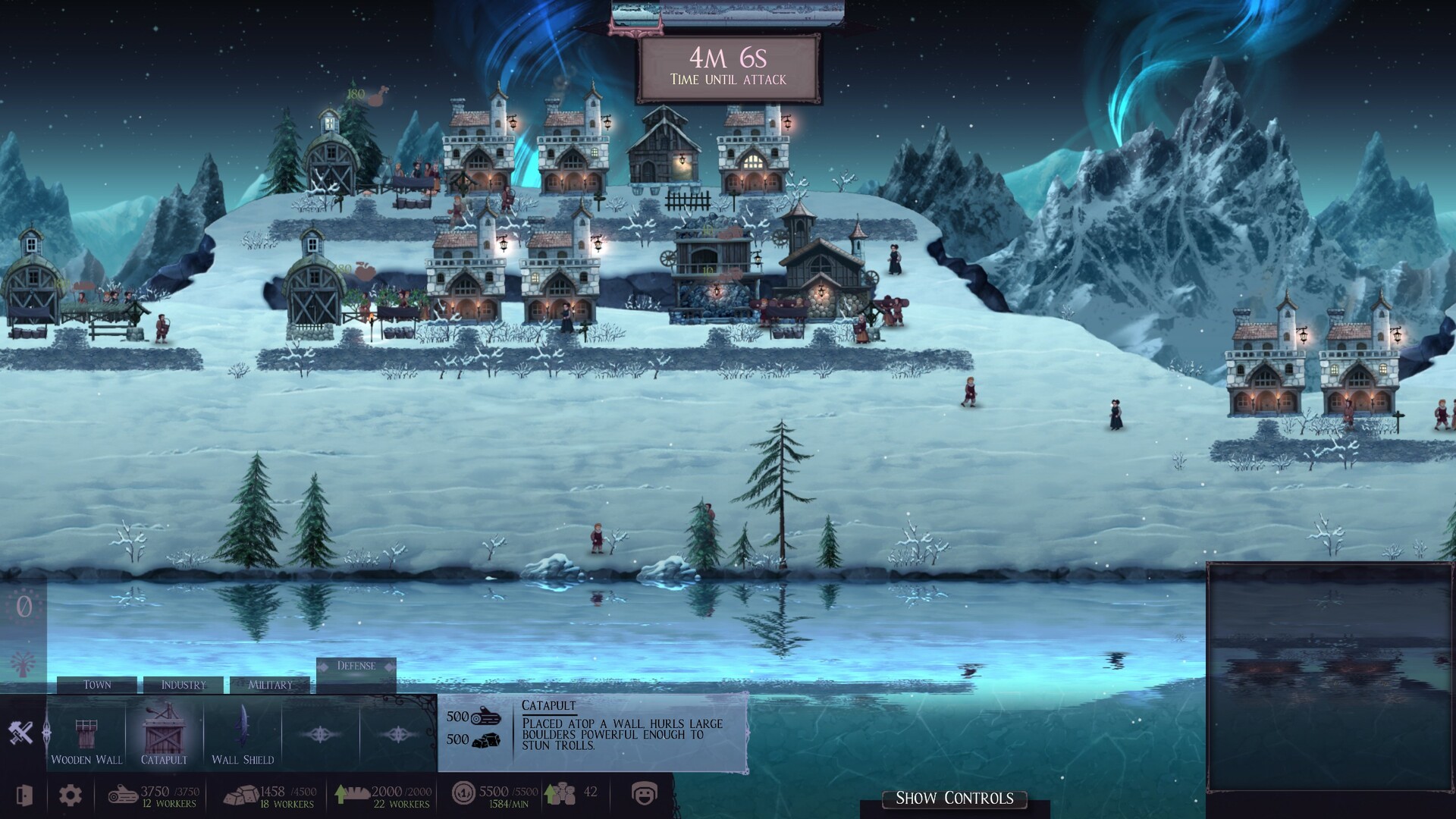Activate the tree ability icon
1456x819 pixels.
tap(24, 665)
